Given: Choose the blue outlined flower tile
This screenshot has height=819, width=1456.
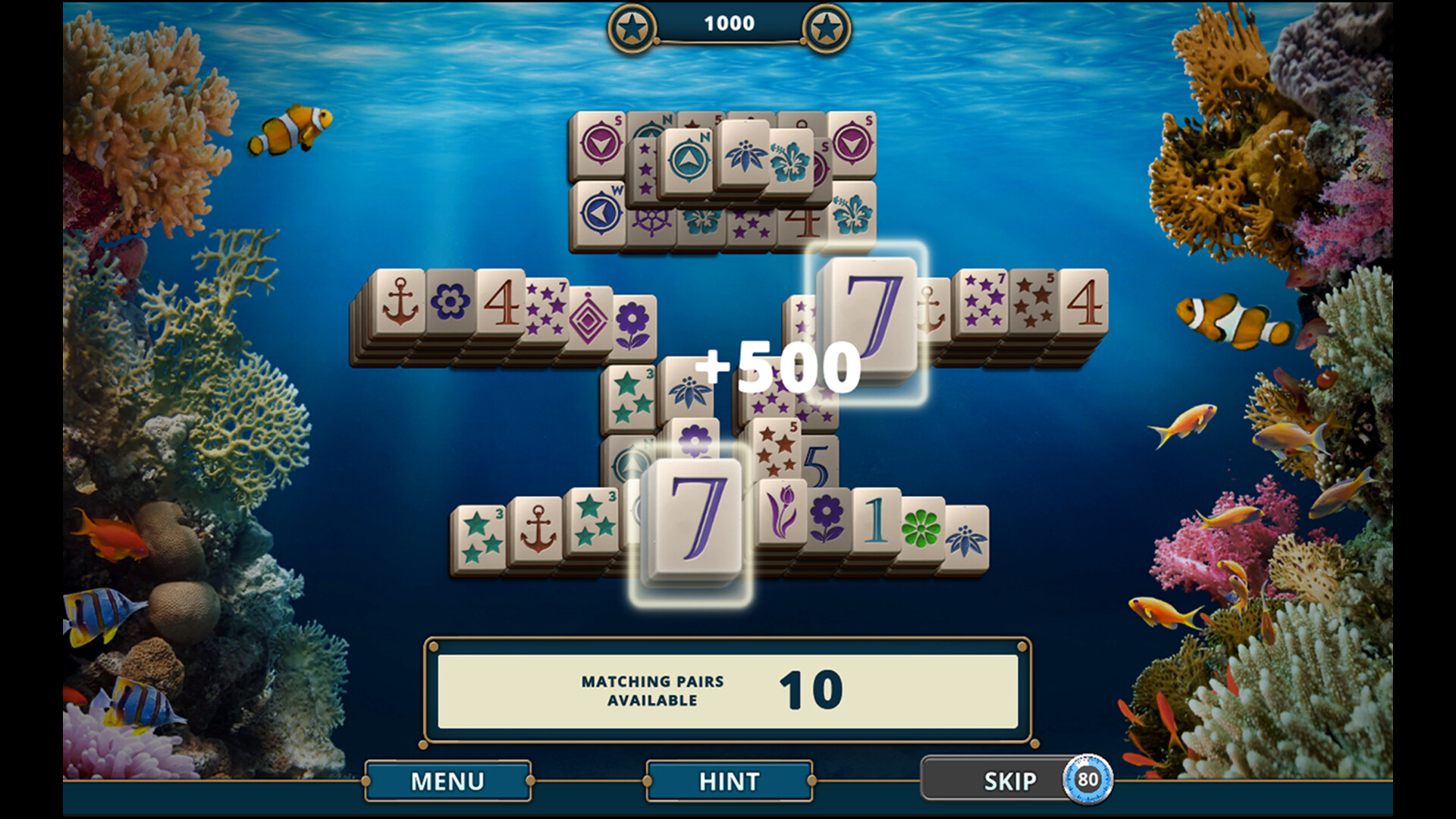Looking at the screenshot, I should point(450,303).
